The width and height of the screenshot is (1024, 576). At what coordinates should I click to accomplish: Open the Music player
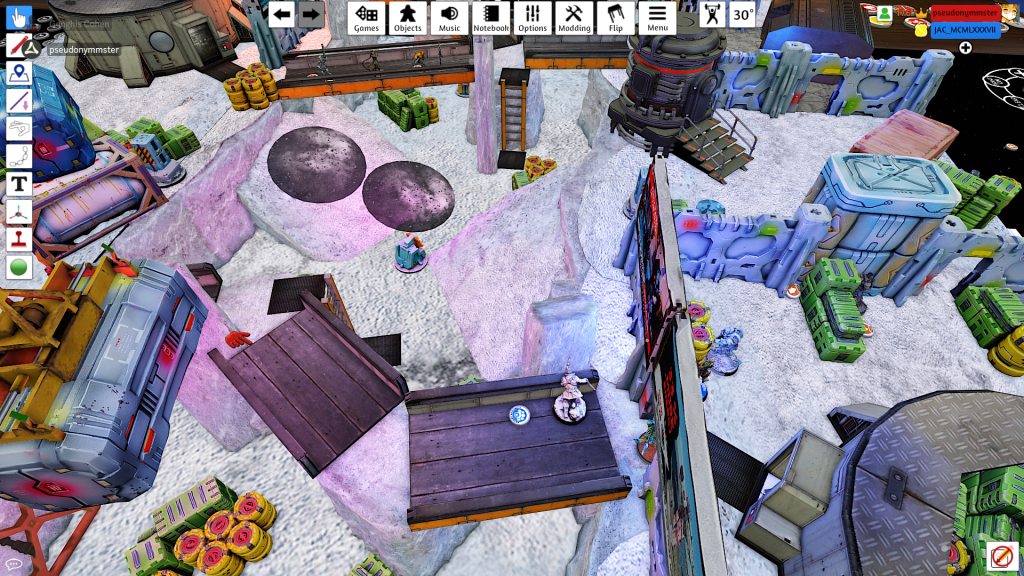pyautogui.click(x=449, y=17)
